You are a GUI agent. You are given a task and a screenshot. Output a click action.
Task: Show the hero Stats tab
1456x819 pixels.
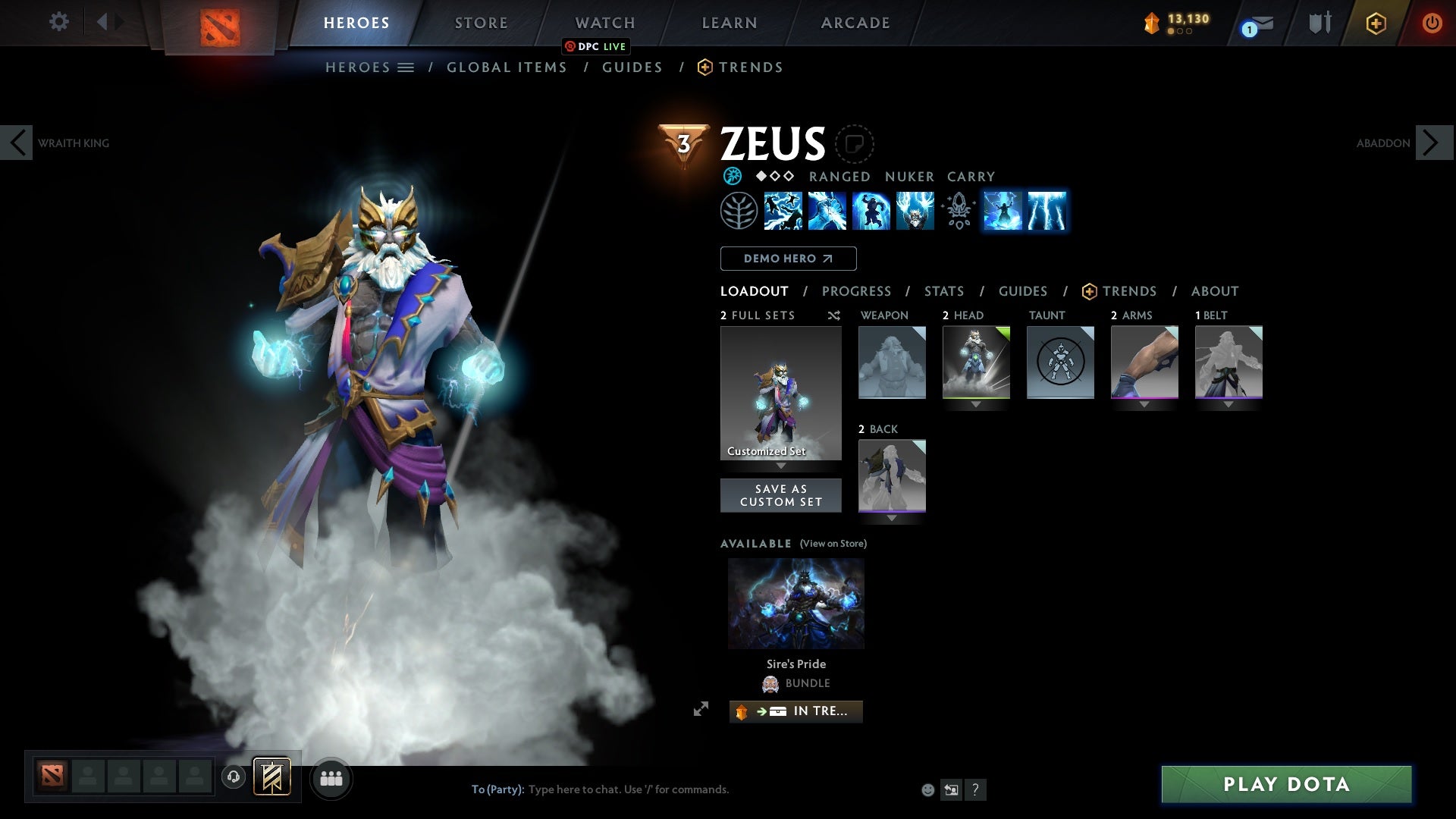[x=943, y=291]
